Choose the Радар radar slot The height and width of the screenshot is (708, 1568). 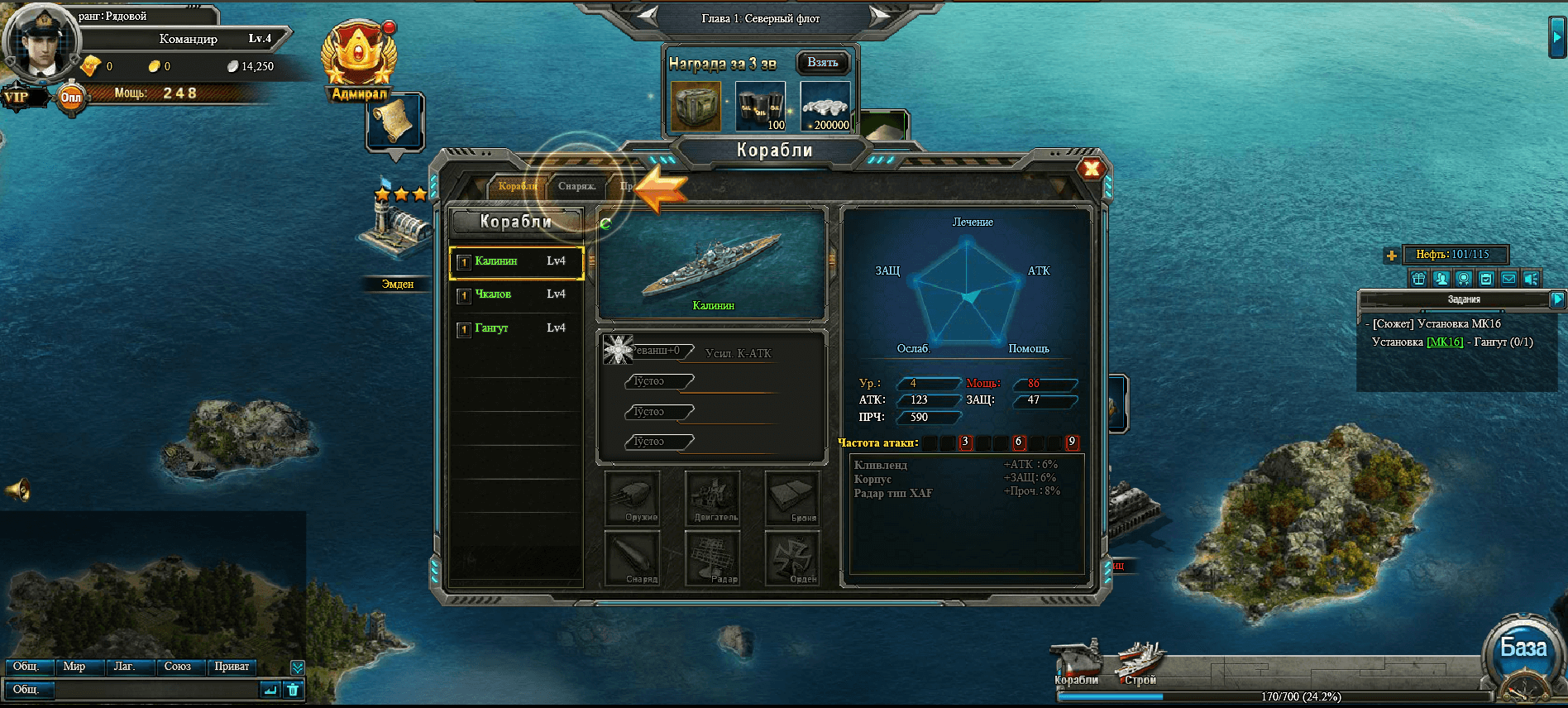tap(713, 557)
